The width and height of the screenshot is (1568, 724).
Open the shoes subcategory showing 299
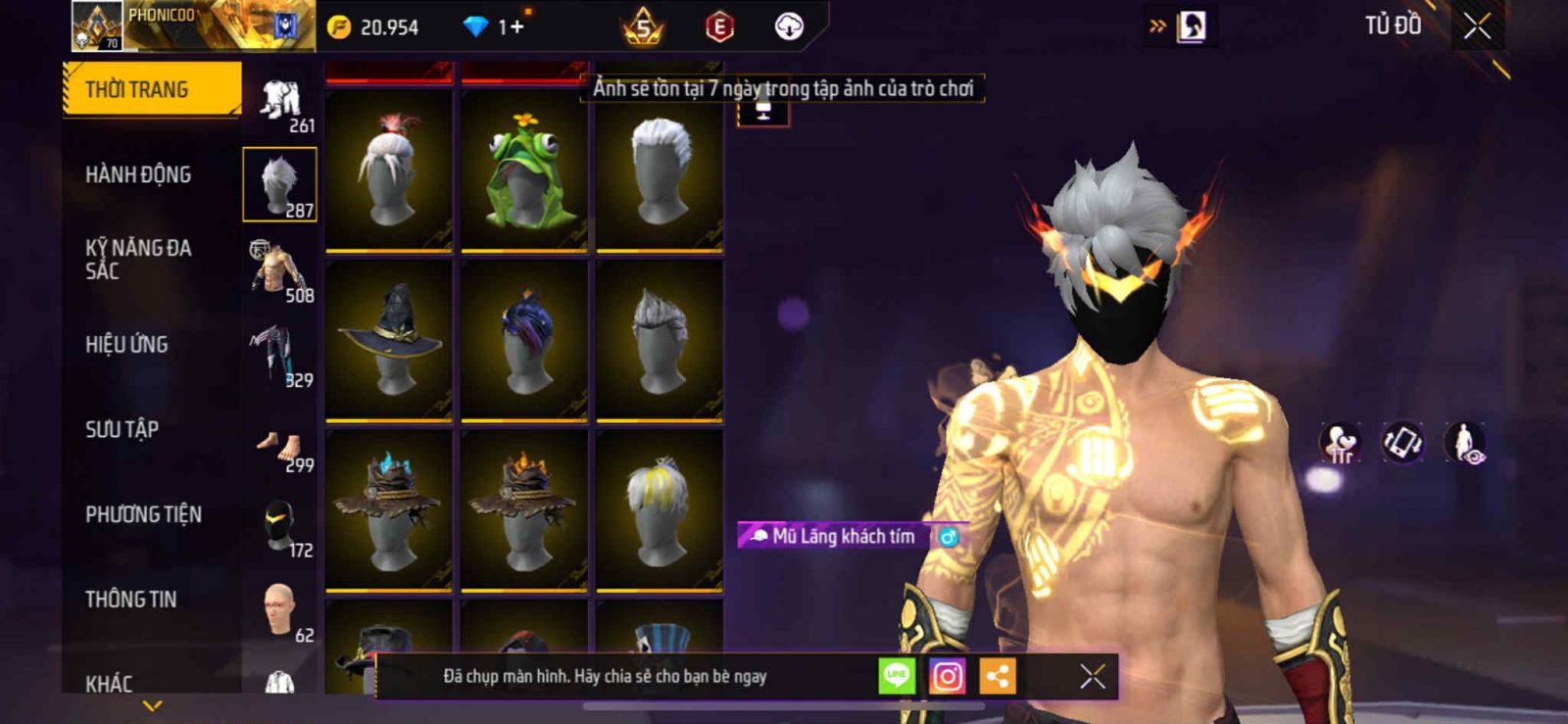coord(280,451)
